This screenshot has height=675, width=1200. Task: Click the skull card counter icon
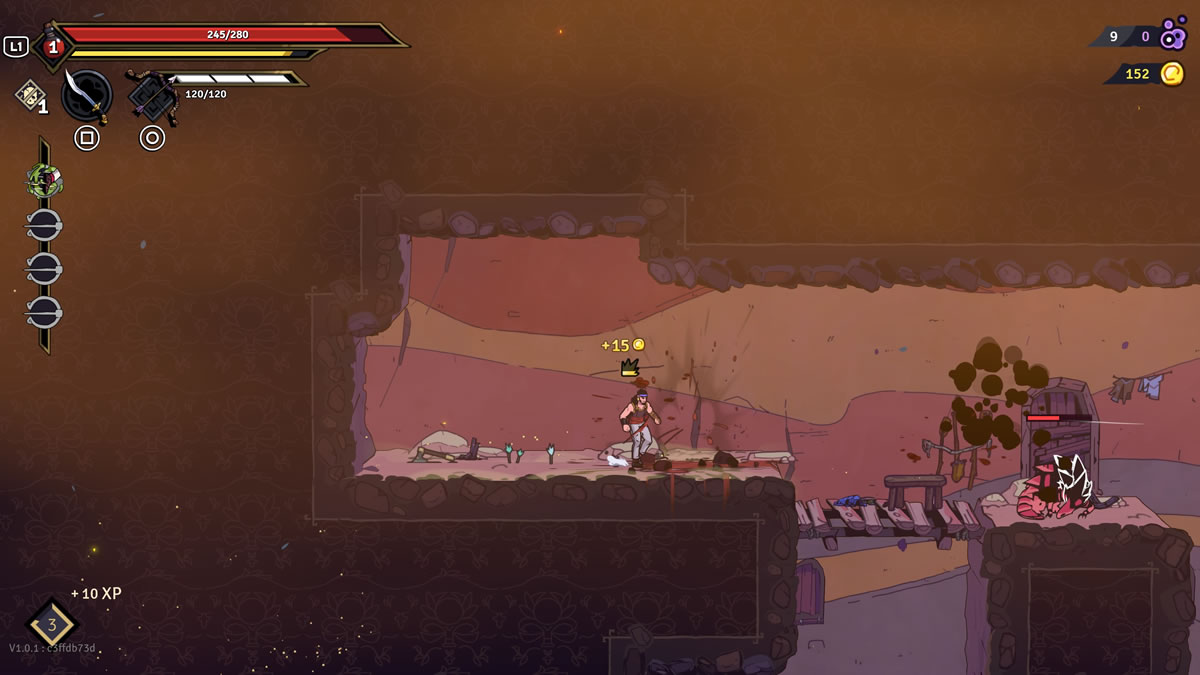tap(29, 94)
